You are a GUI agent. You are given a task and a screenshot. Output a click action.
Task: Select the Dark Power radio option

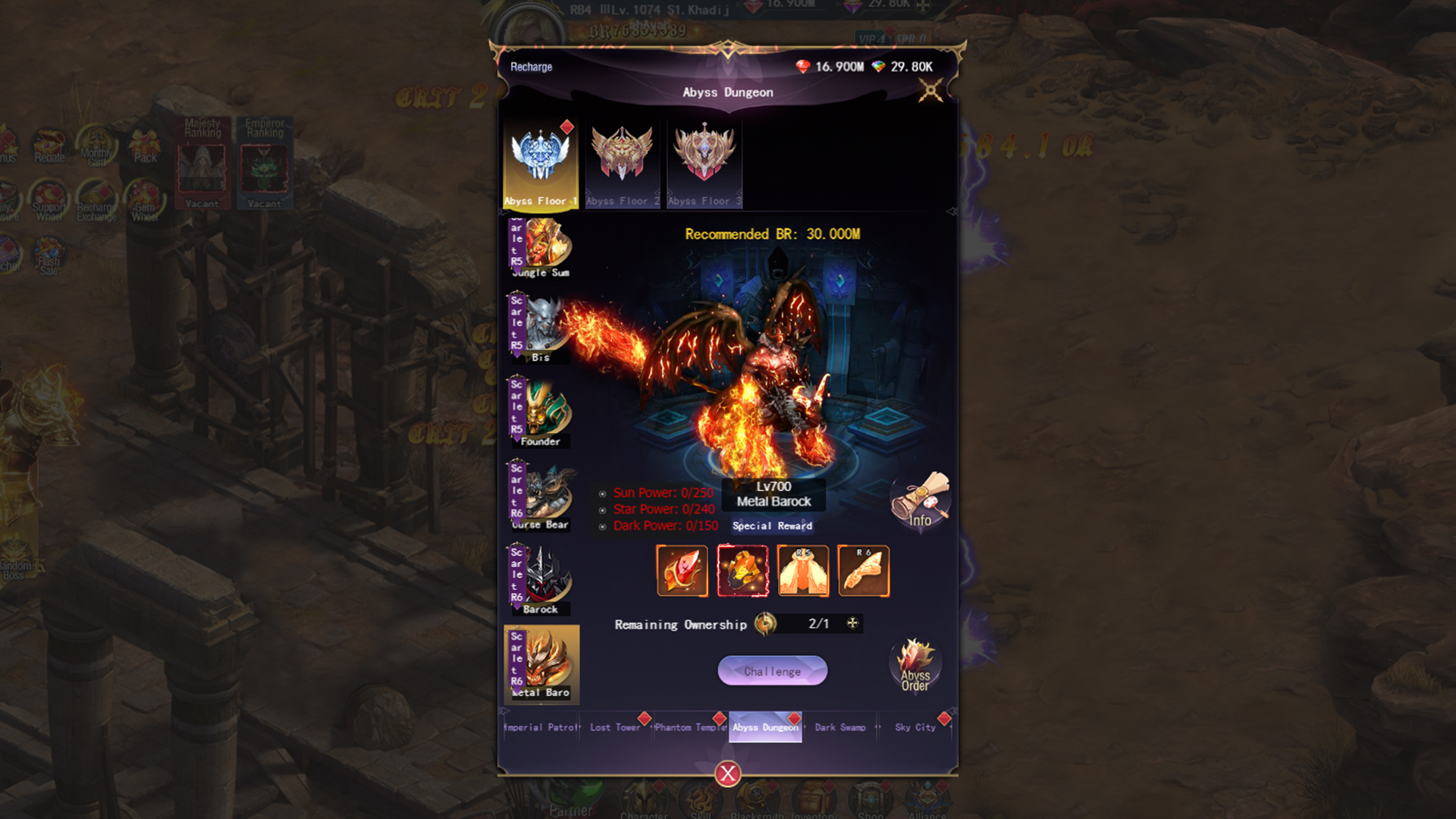point(603,526)
